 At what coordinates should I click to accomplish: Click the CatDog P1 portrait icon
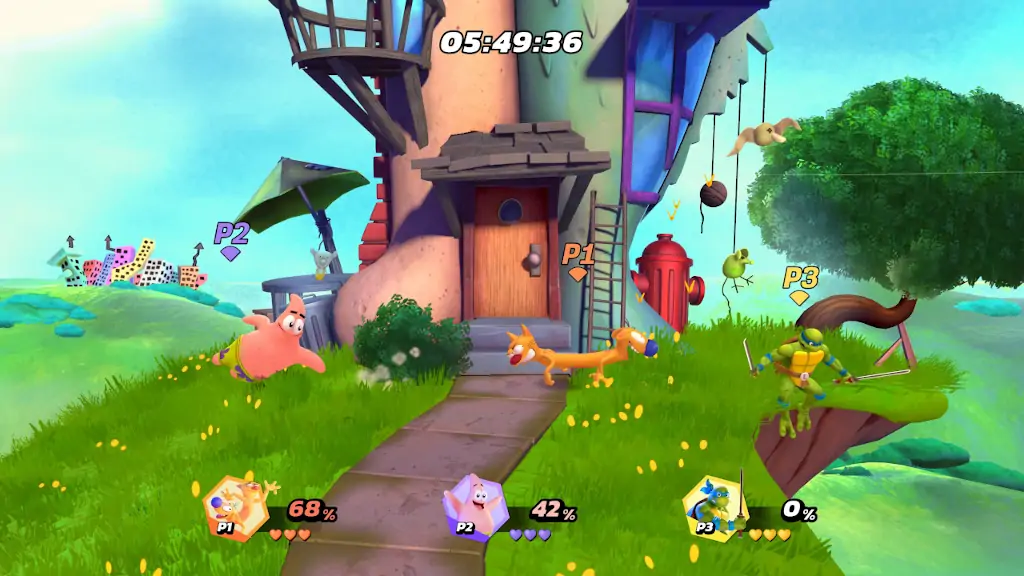233,508
